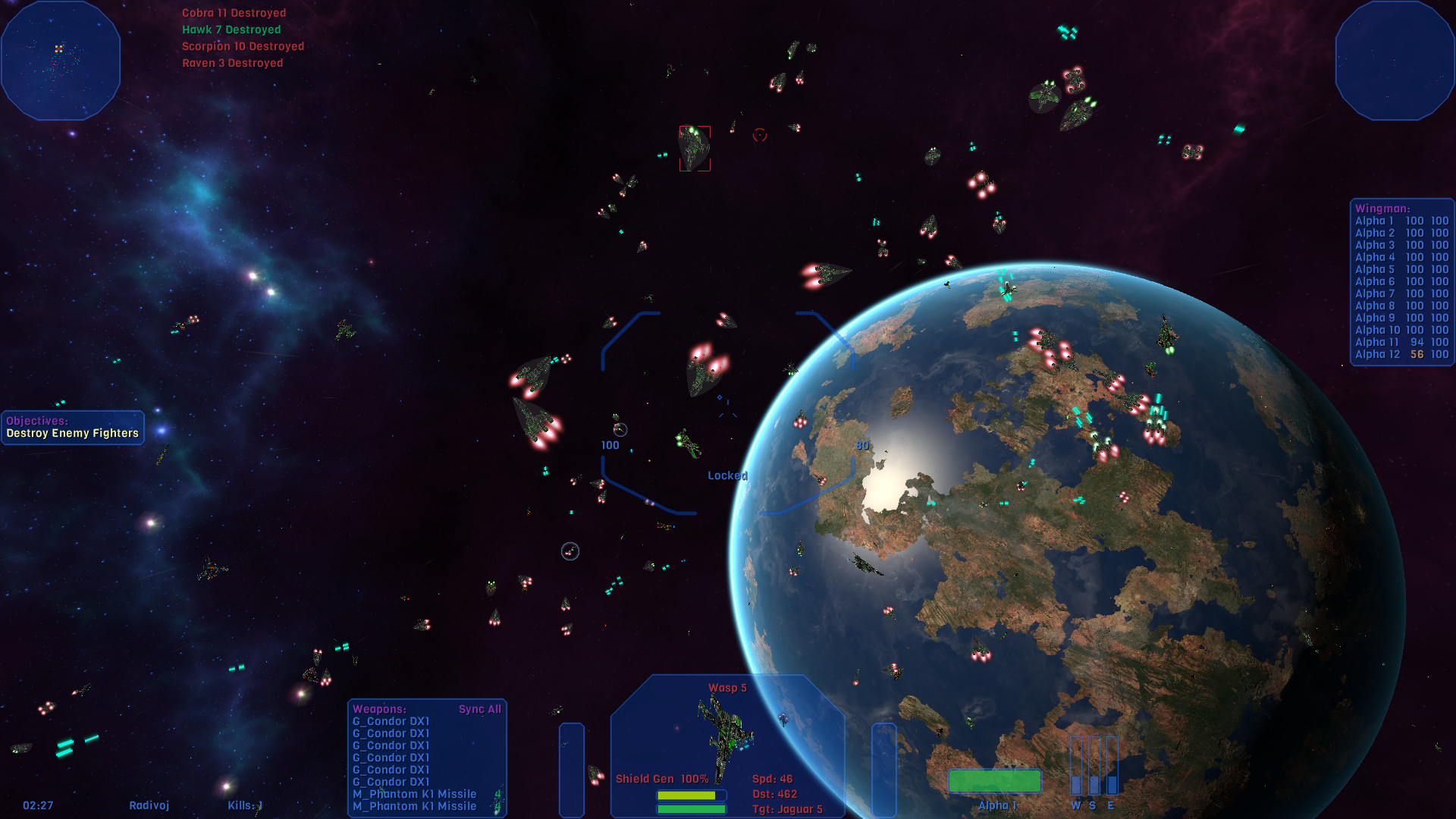Toggle Sync All in the Weapons panel
The width and height of the screenshot is (1456, 819).
click(479, 708)
